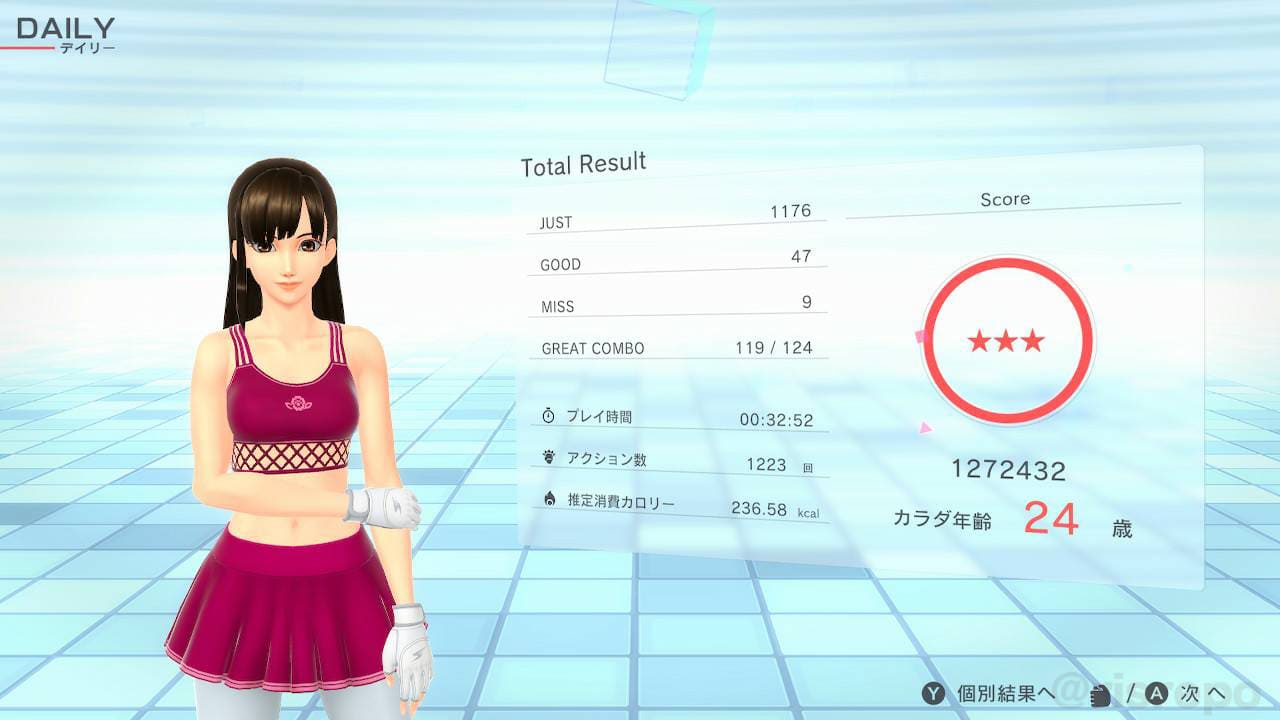Switch to the Score panel
The image size is (1280, 720).
pos(1006,199)
